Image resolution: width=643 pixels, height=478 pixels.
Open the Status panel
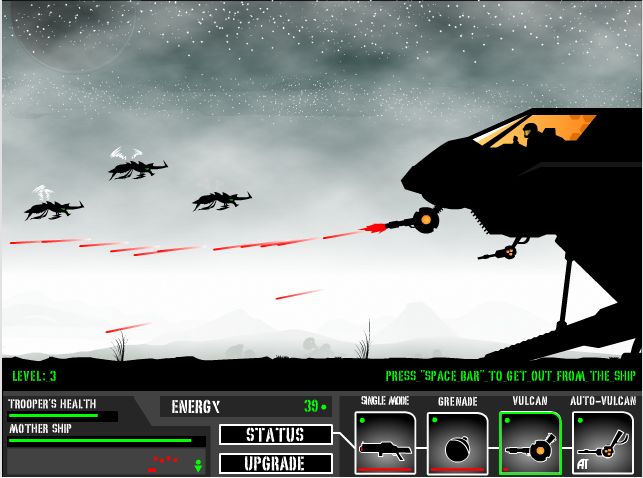(275, 435)
